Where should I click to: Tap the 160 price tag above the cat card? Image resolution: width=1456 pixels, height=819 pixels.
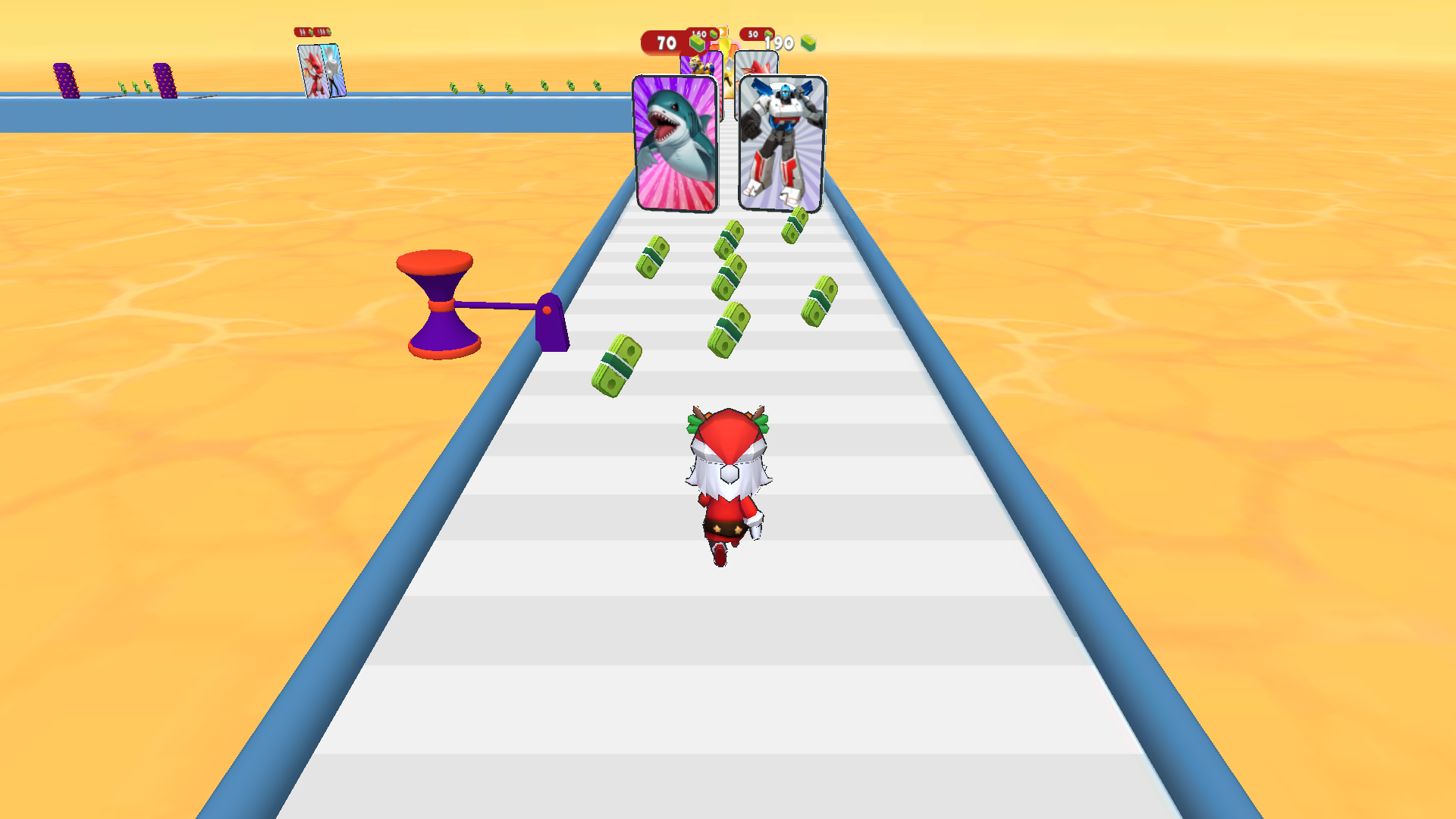click(698, 34)
